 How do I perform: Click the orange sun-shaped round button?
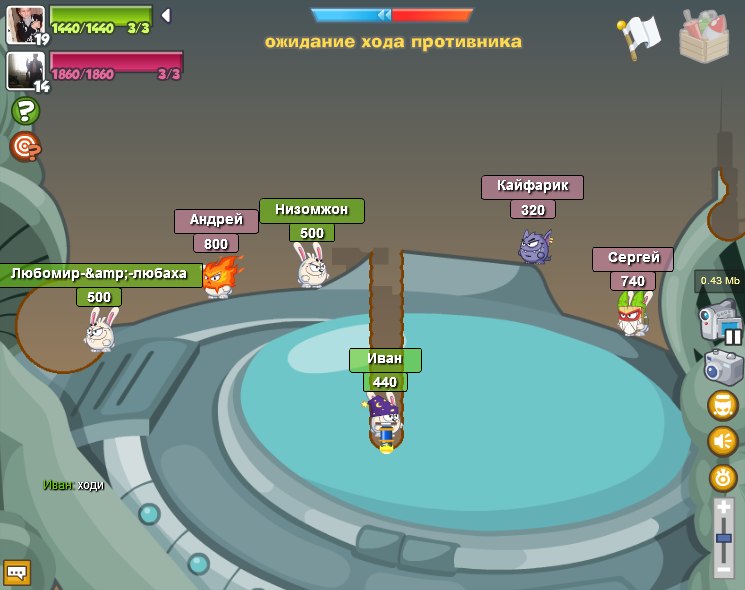(723, 477)
